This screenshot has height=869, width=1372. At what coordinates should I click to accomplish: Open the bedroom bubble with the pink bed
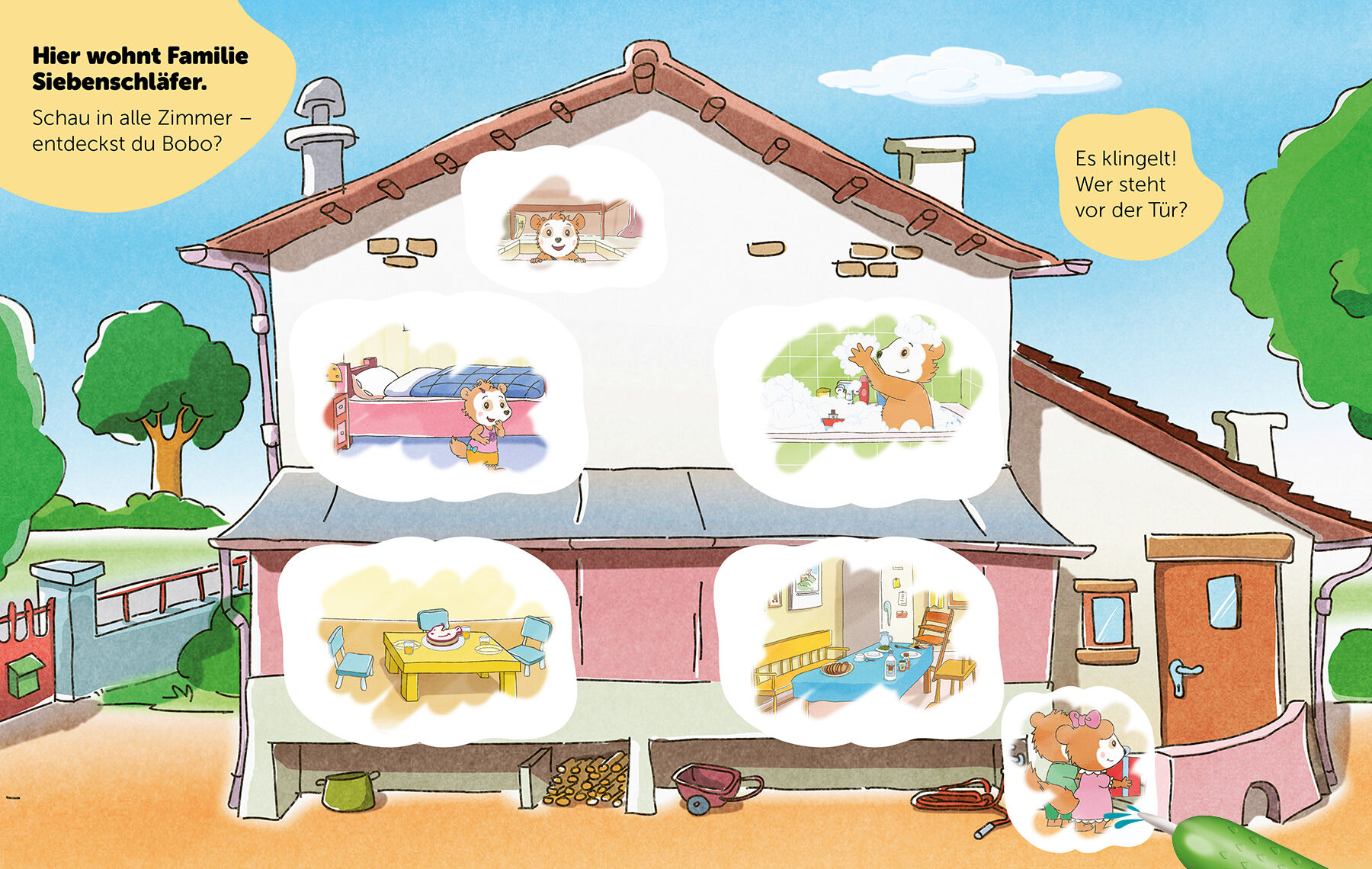tap(437, 396)
